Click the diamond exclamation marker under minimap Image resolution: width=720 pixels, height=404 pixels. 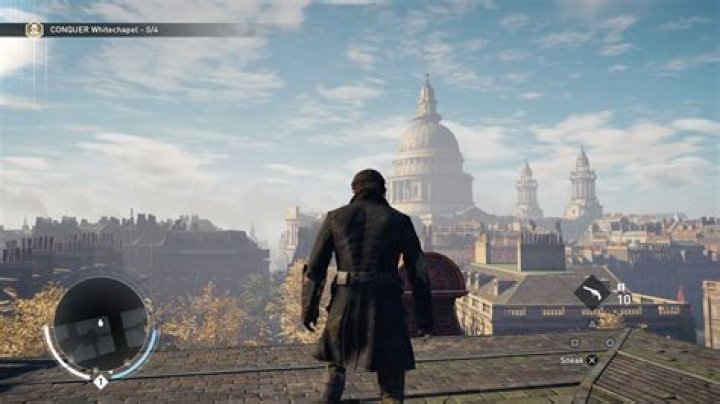click(100, 382)
